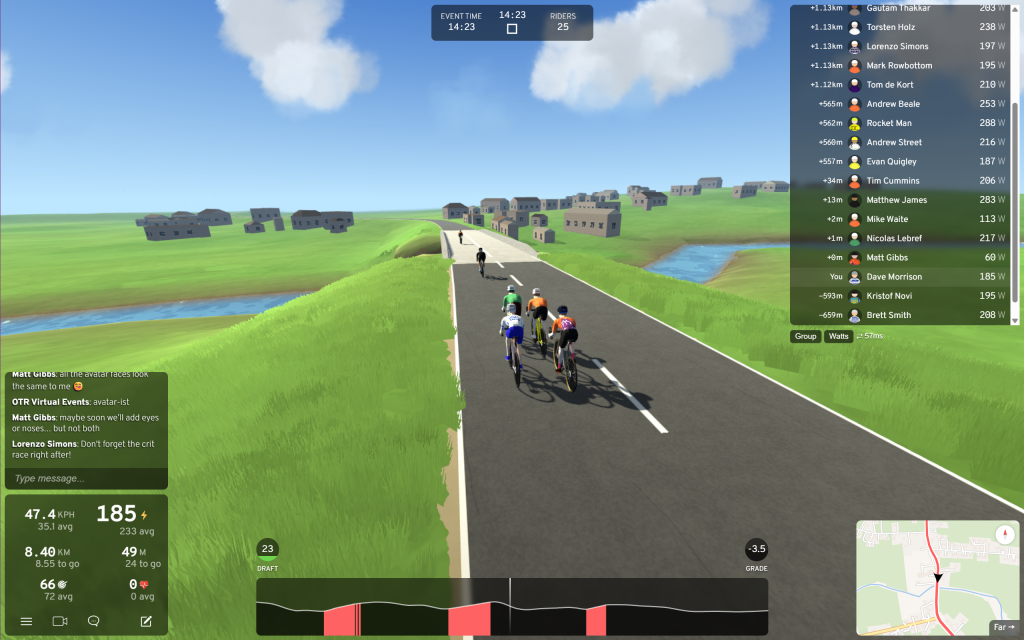Click the elevation profile strip
1024x640 pixels.
click(x=512, y=606)
